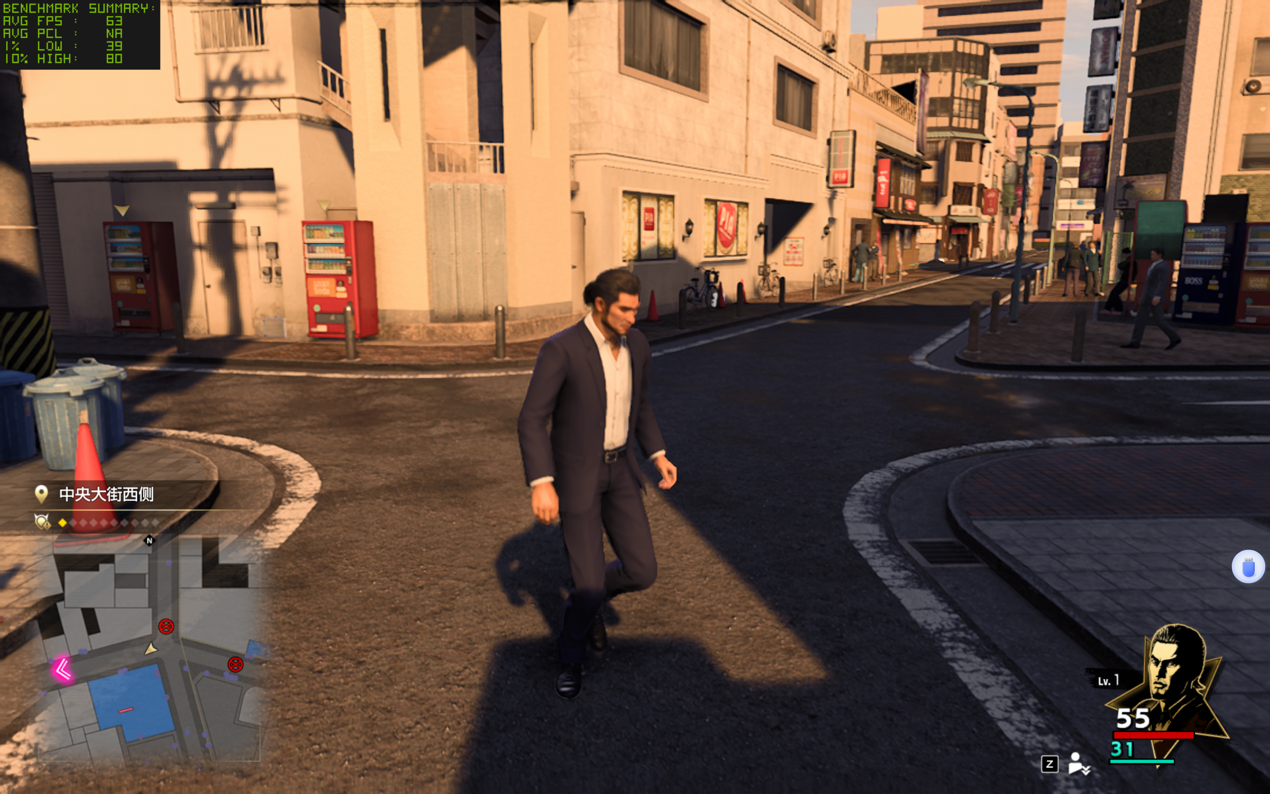The image size is (1270, 794).
Task: Click the city minimap
Action: click(150, 650)
